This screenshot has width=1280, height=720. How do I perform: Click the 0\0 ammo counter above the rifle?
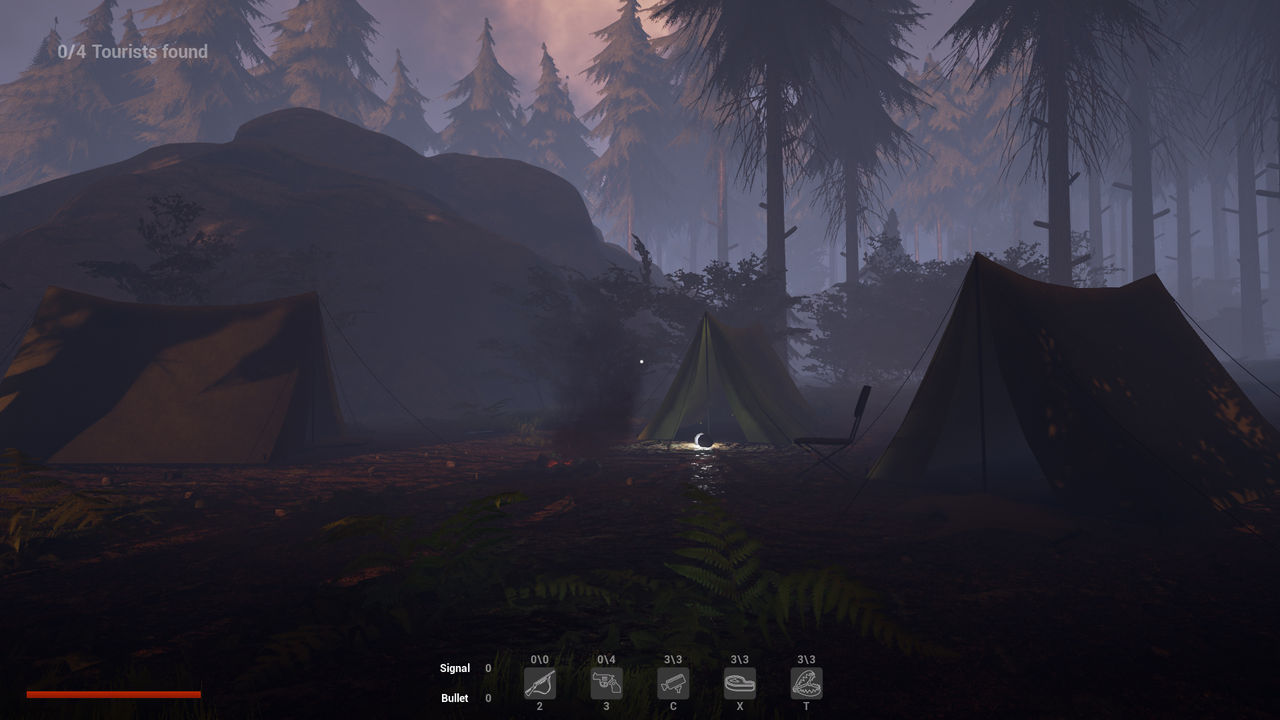point(539,660)
